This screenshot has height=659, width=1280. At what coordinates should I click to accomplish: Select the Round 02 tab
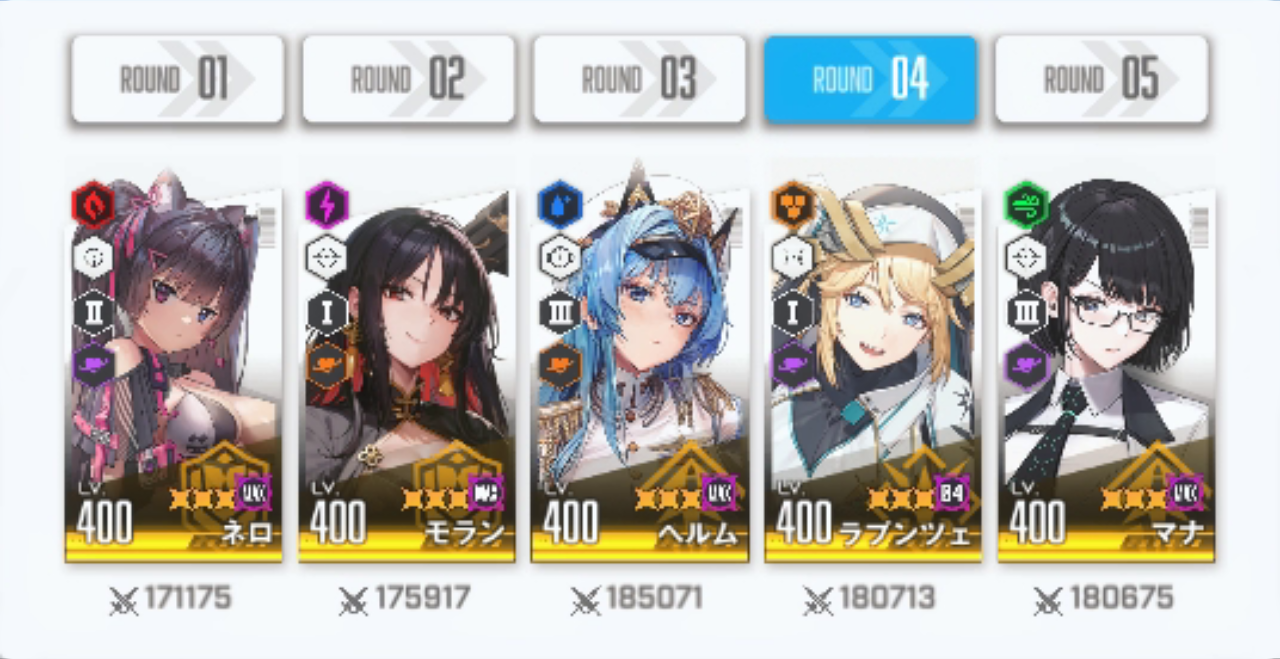408,80
